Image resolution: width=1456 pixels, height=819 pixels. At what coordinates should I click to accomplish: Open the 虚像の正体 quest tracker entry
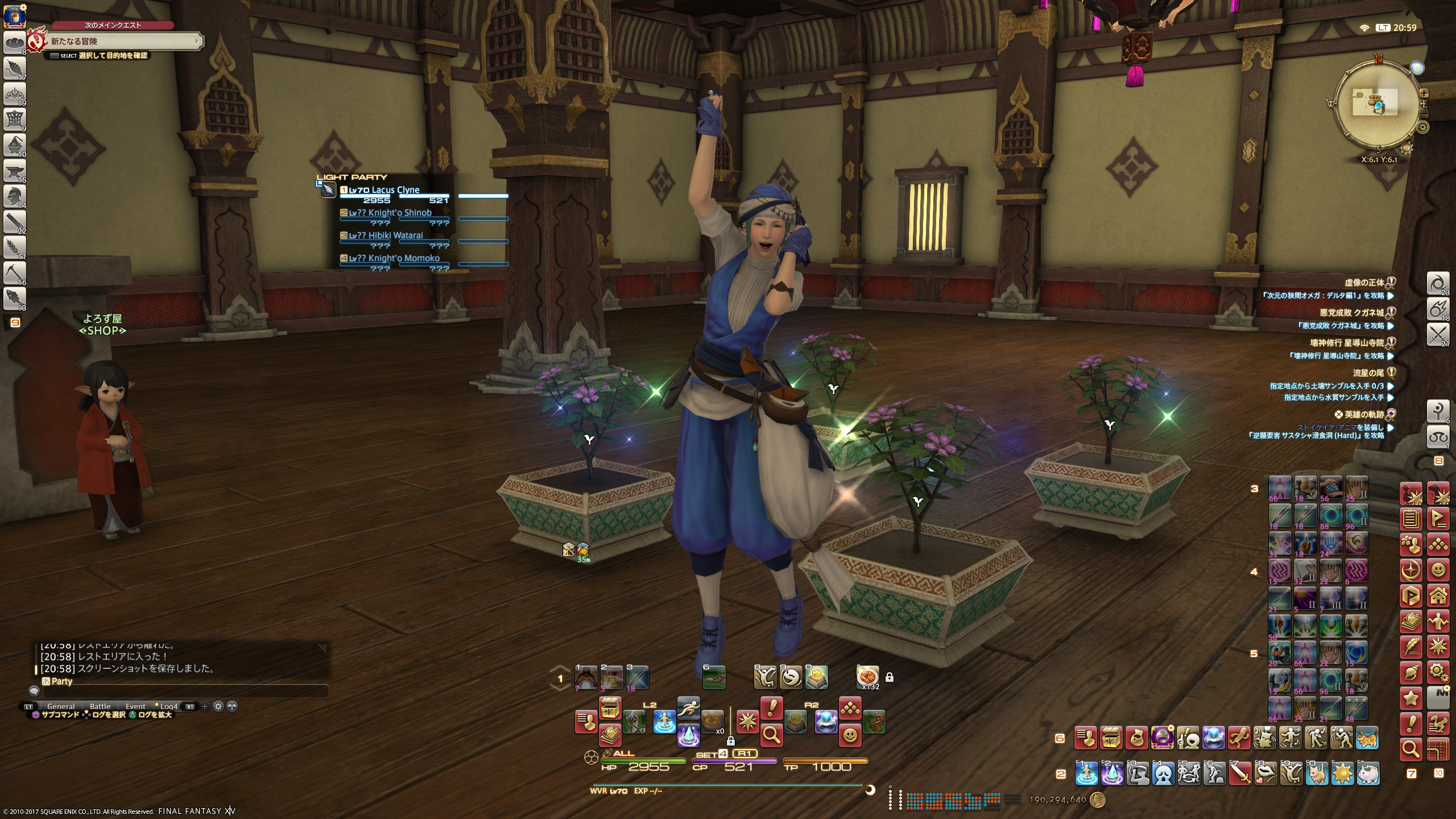point(1364,283)
